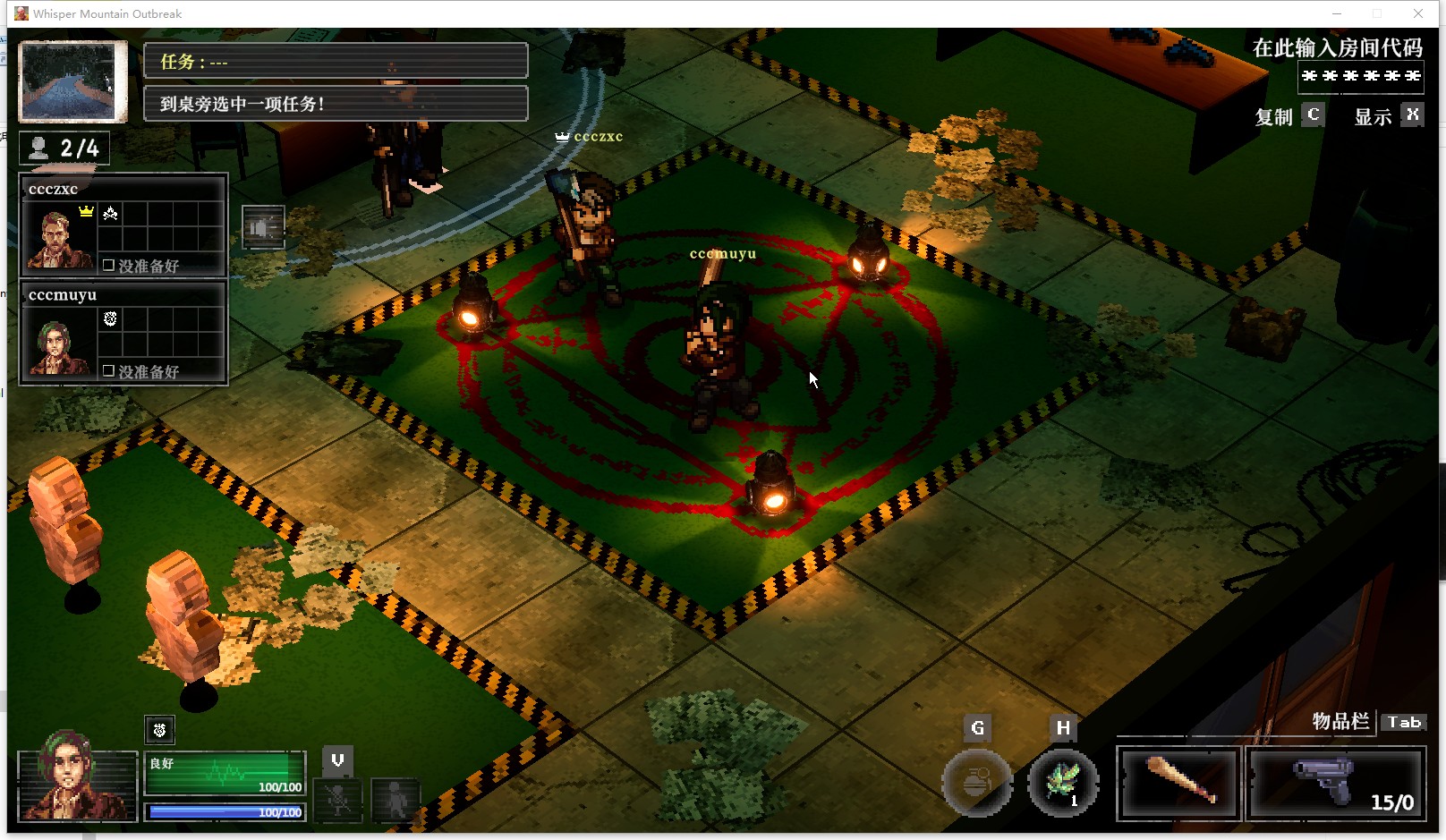Click the skill badge above health bar

click(159, 730)
